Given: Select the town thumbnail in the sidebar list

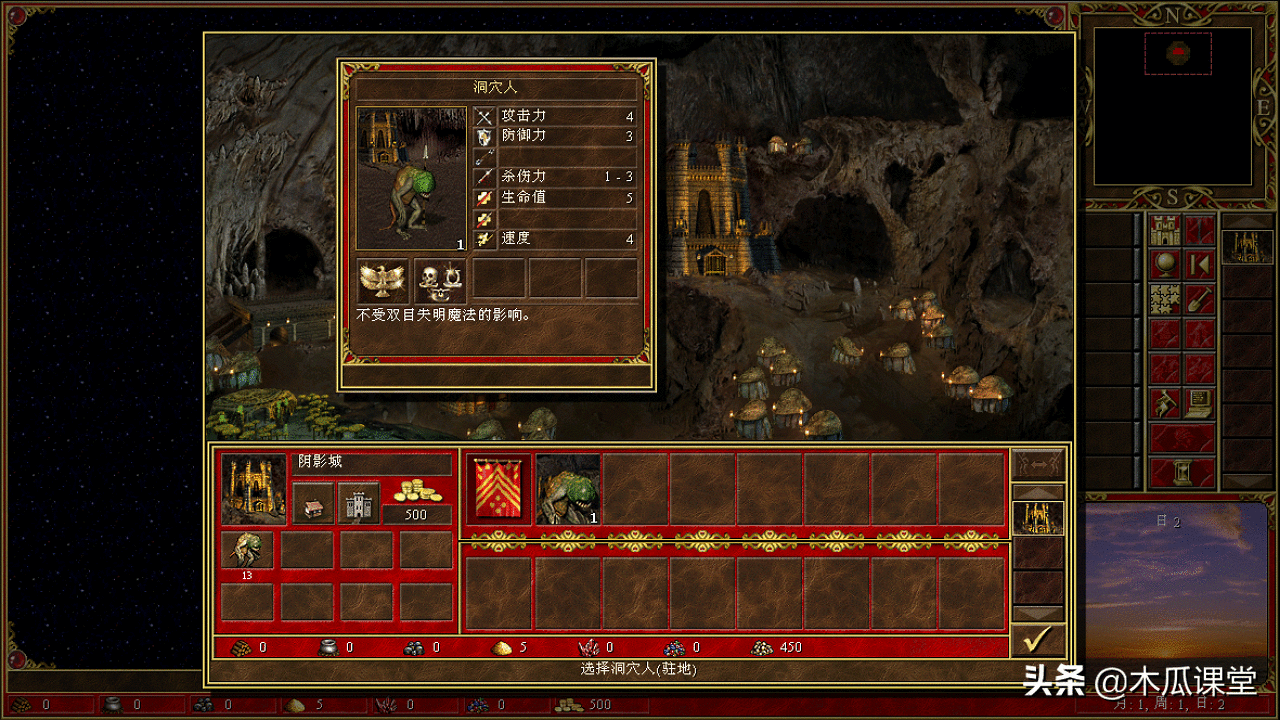Looking at the screenshot, I should tap(1247, 245).
